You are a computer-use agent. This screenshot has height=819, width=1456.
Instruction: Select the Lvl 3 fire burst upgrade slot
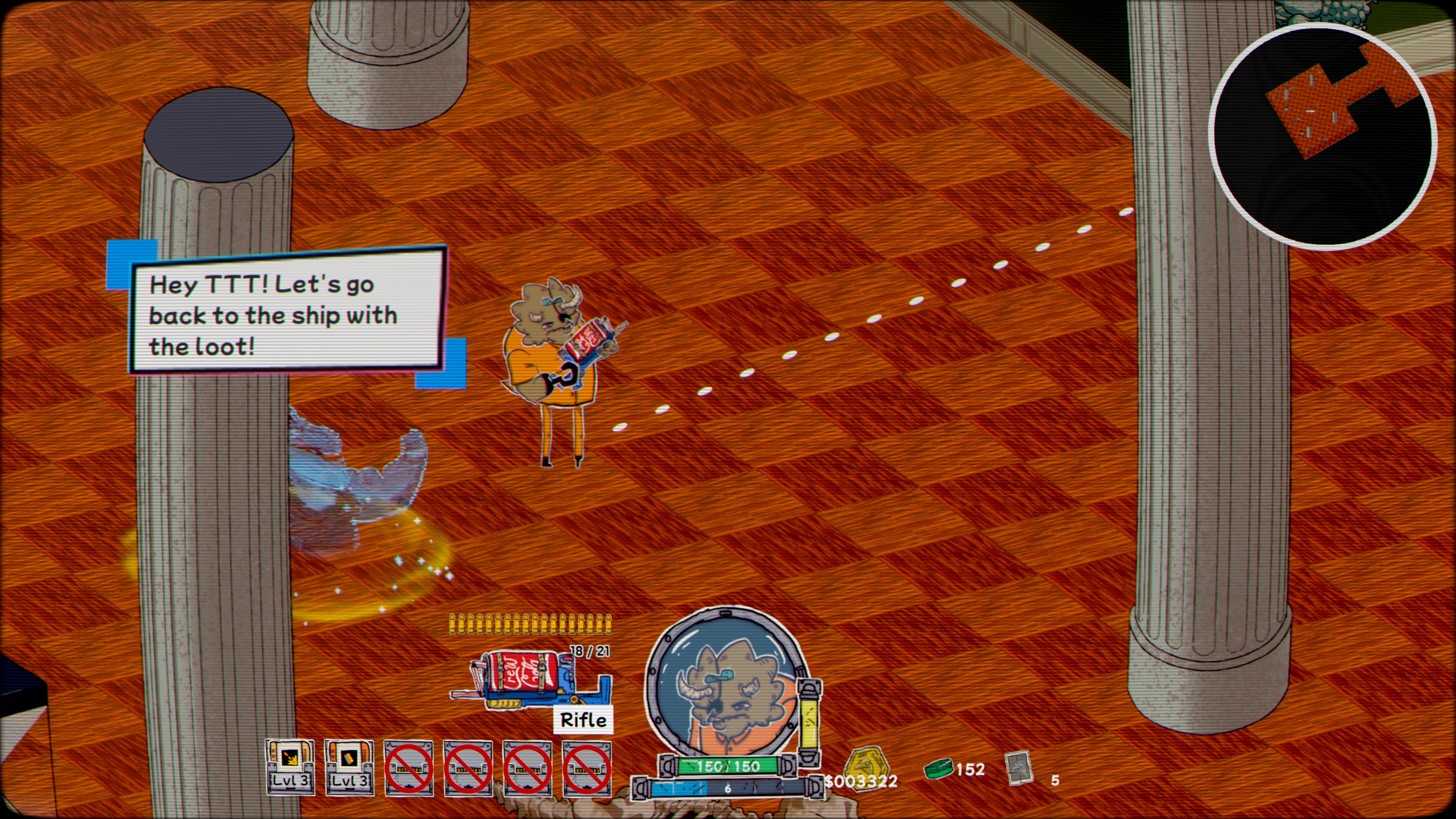click(x=290, y=766)
